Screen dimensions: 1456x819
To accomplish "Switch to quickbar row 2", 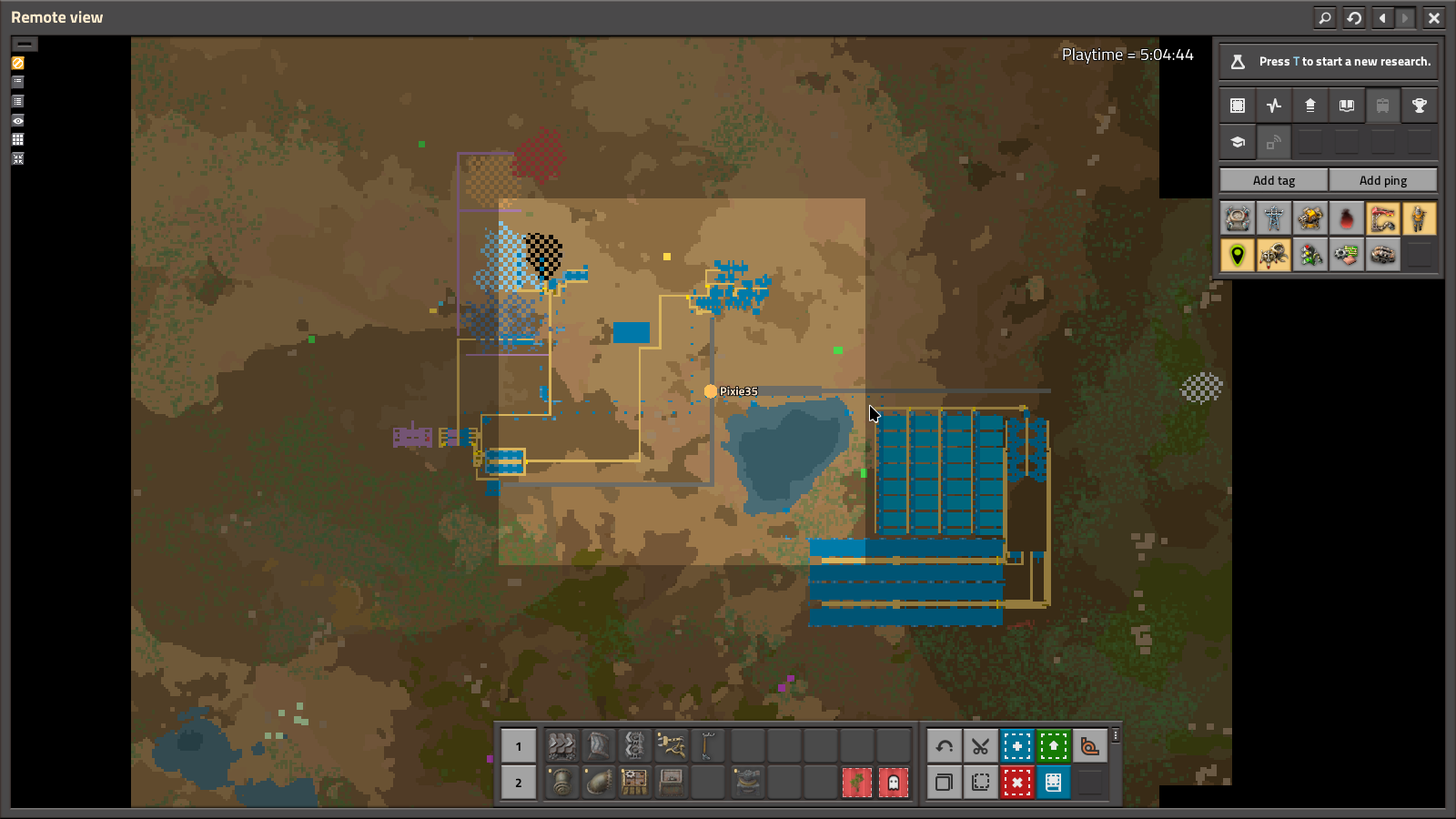I will click(518, 783).
